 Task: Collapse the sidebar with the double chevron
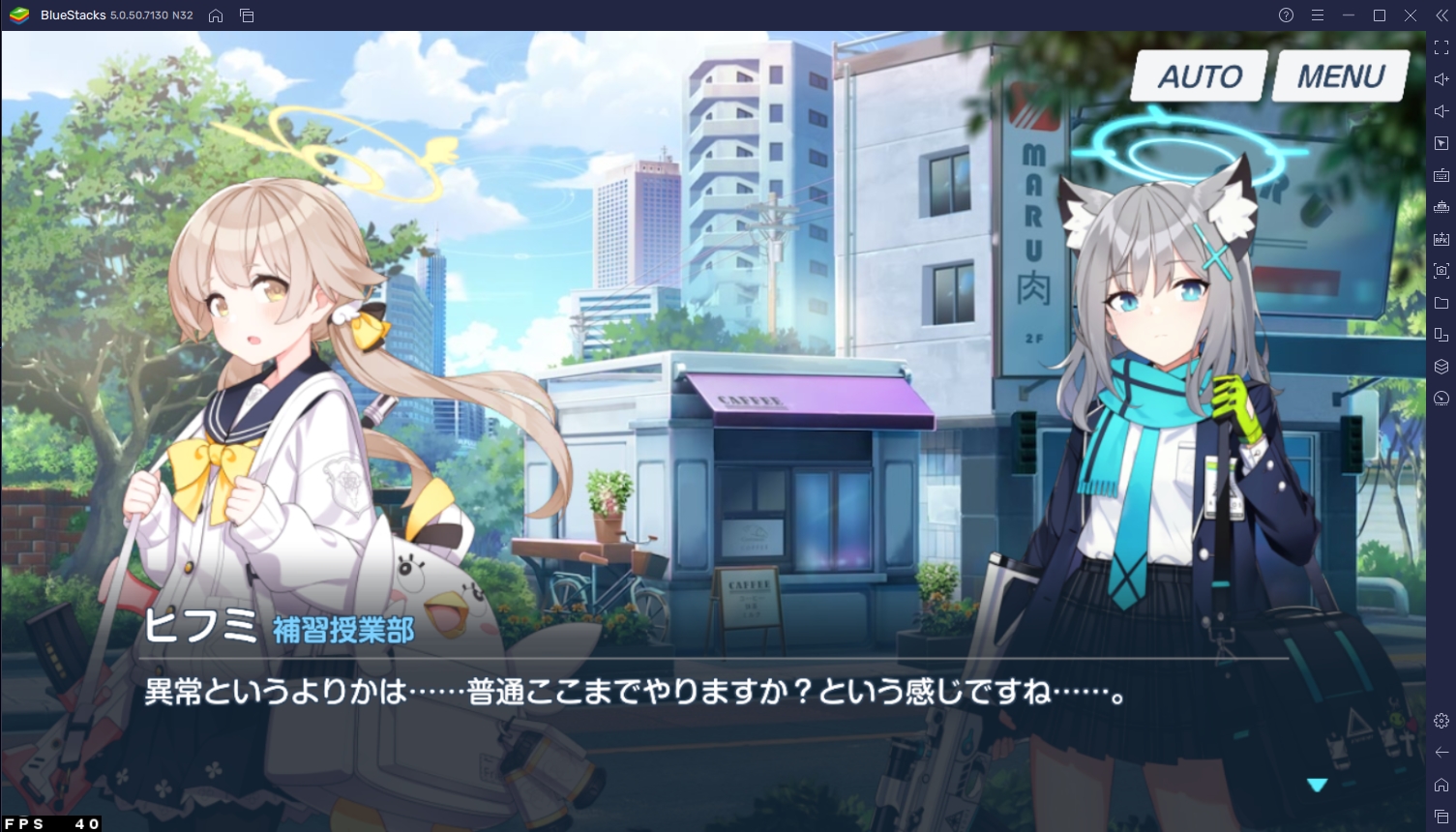pyautogui.click(x=1442, y=15)
